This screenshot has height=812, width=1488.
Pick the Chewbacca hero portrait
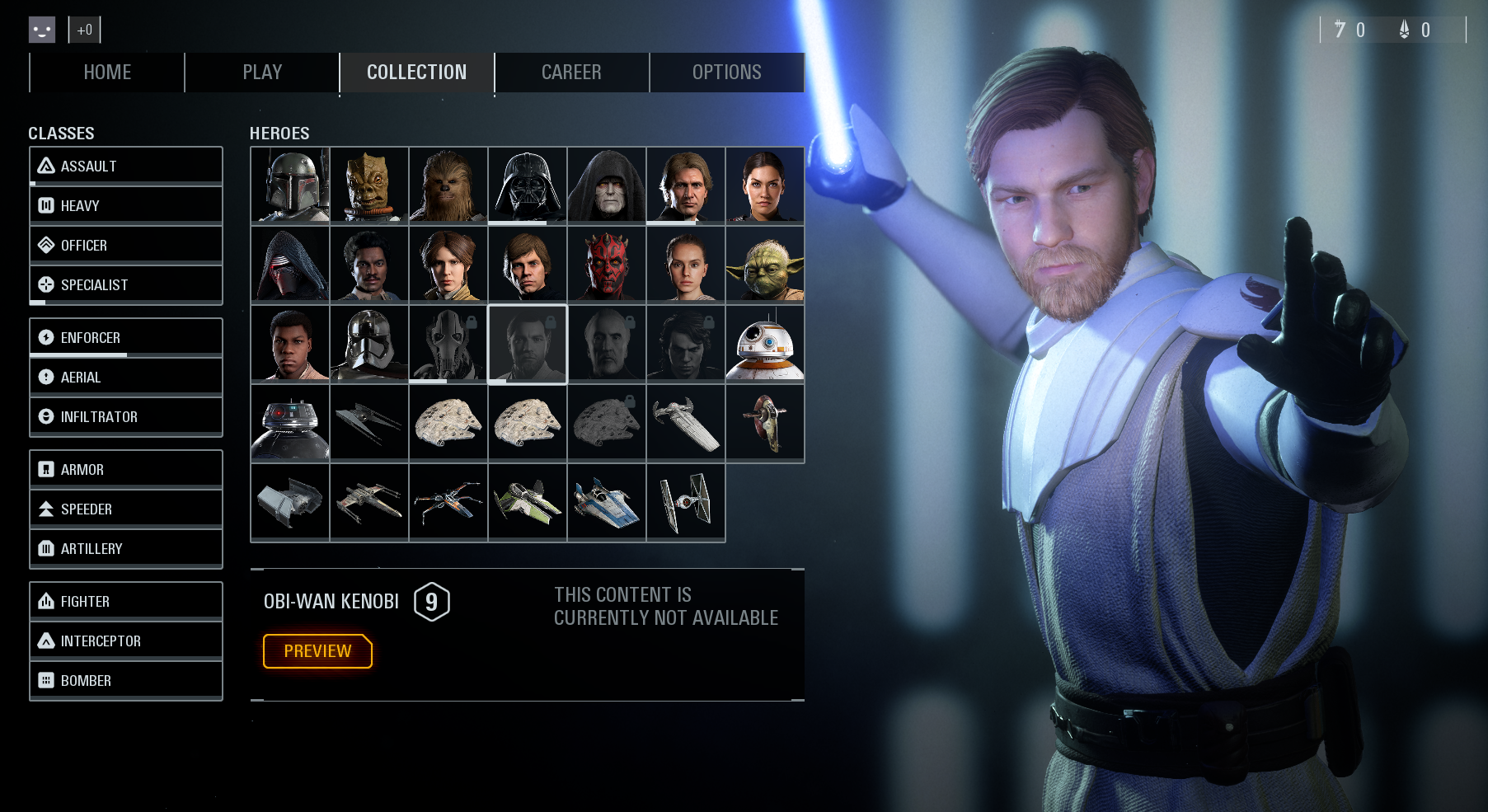pos(448,185)
